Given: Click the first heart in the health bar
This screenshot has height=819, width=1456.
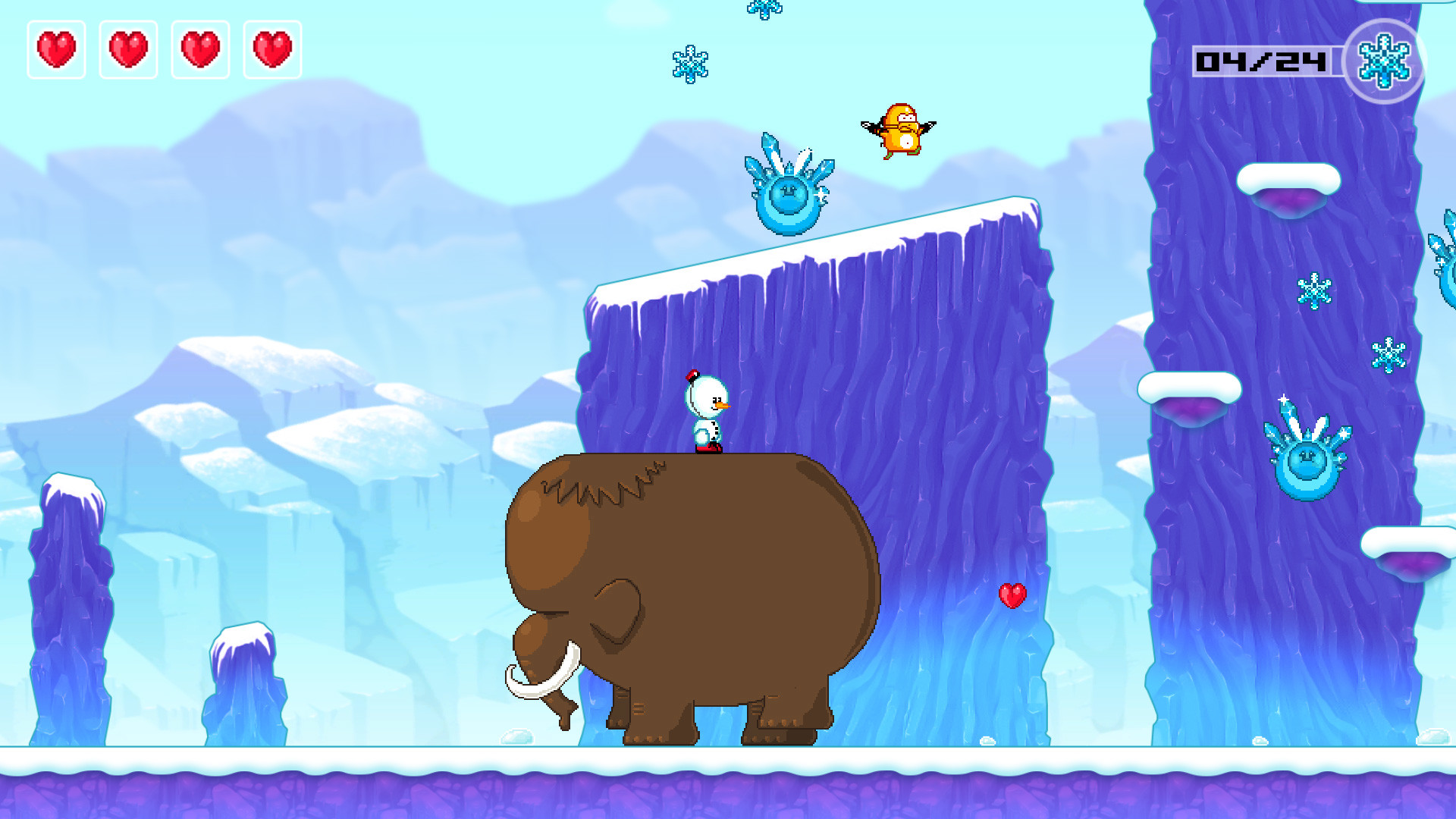Looking at the screenshot, I should click(x=55, y=49).
